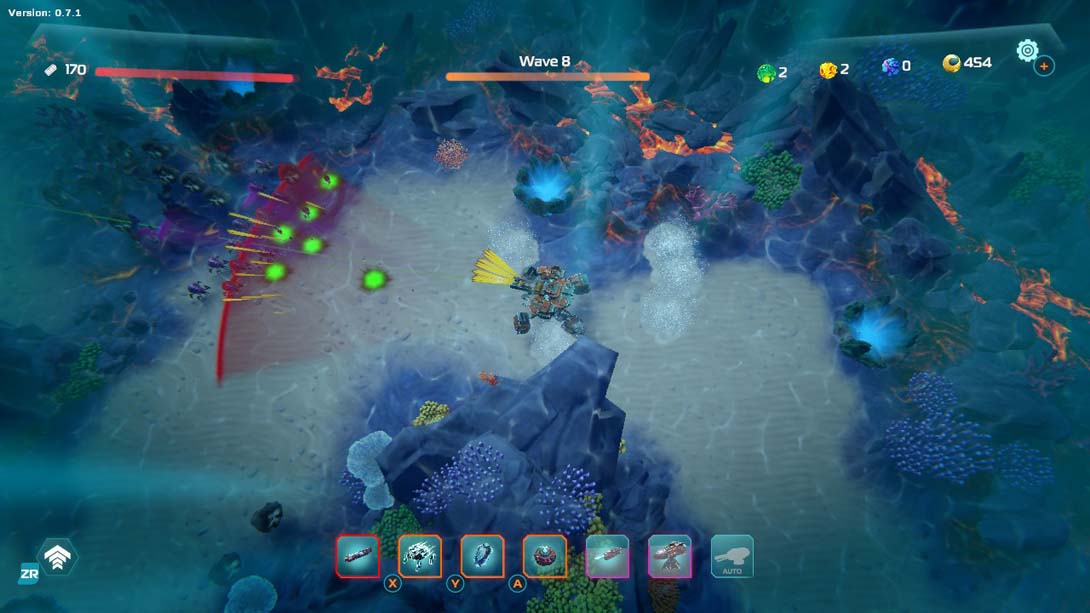Choose the white spider mech slot
The height and width of the screenshot is (613, 1090).
(x=420, y=557)
